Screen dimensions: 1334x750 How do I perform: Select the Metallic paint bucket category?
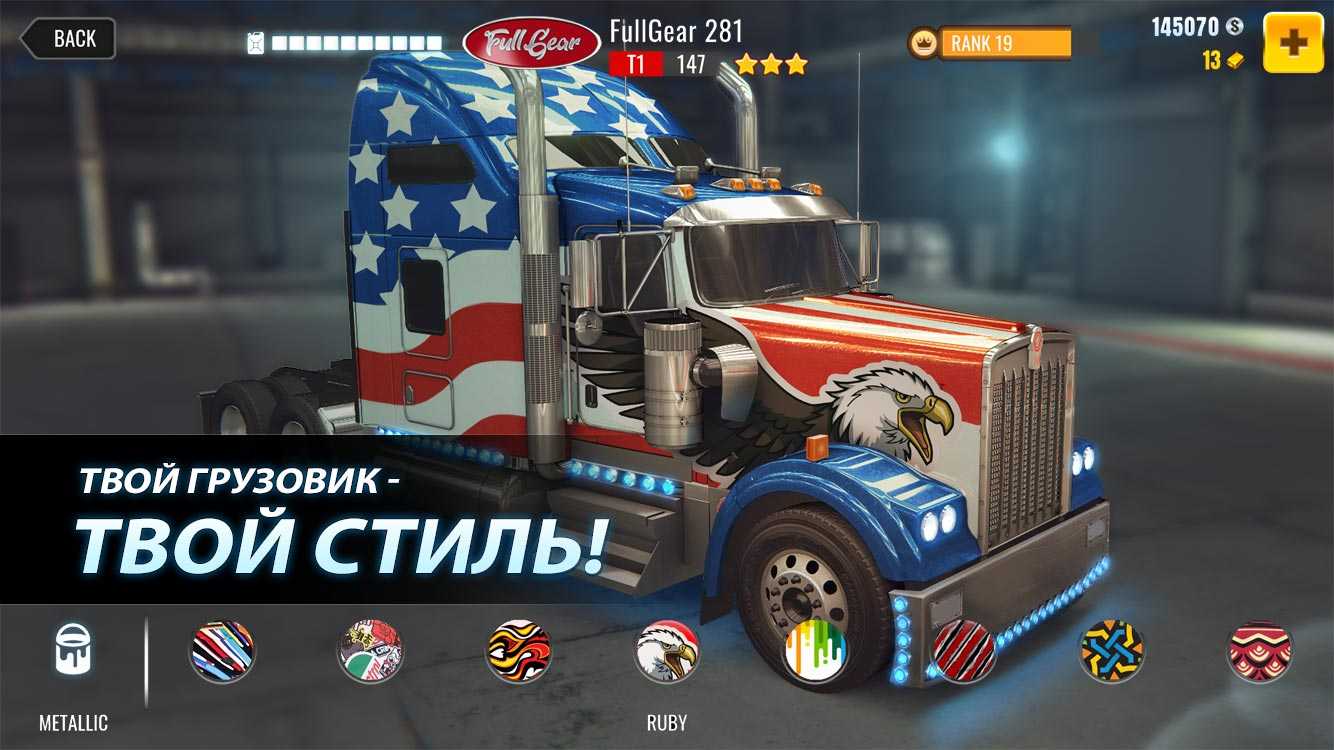[x=73, y=652]
